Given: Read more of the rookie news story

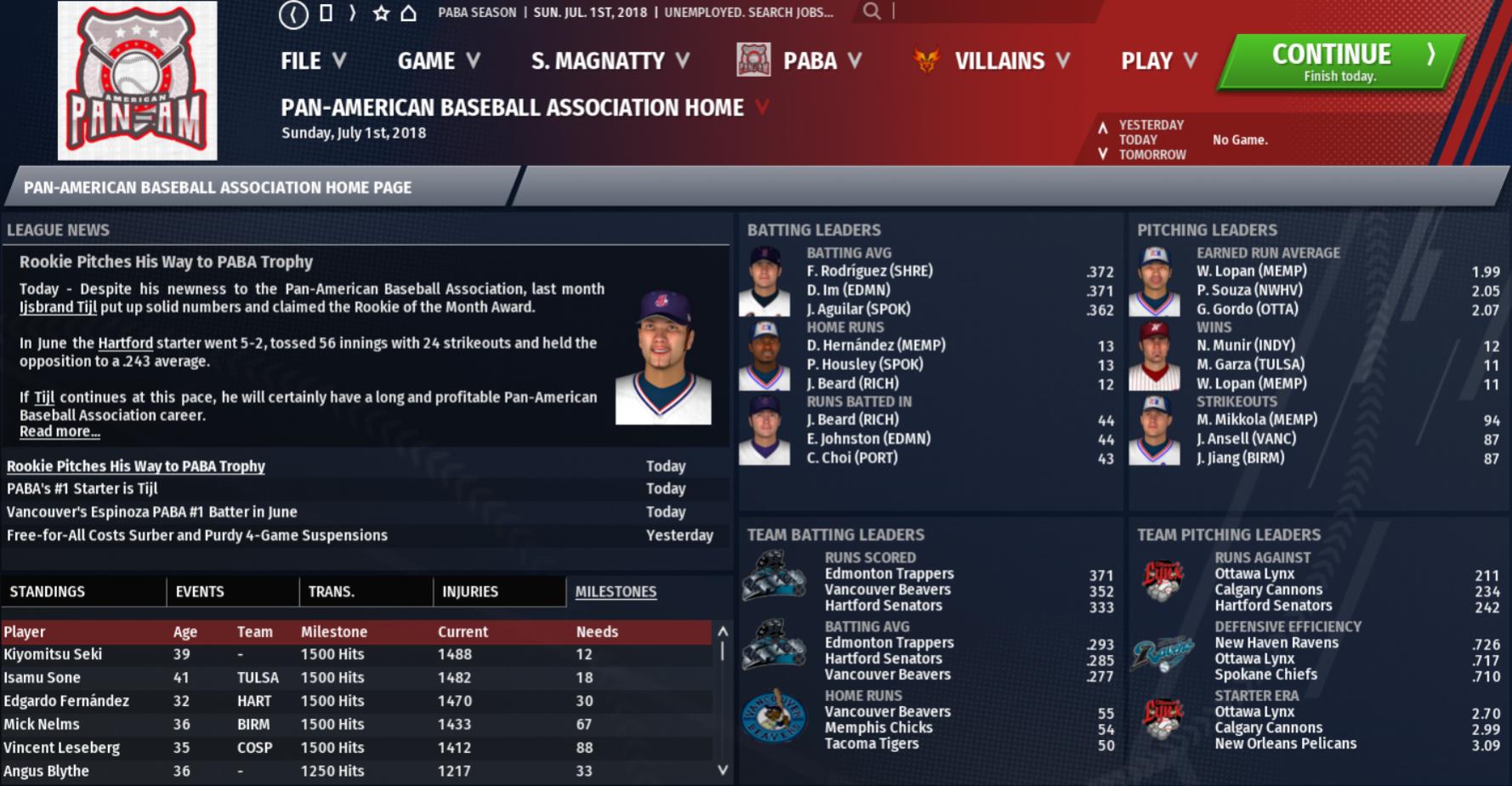Looking at the screenshot, I should (60, 432).
